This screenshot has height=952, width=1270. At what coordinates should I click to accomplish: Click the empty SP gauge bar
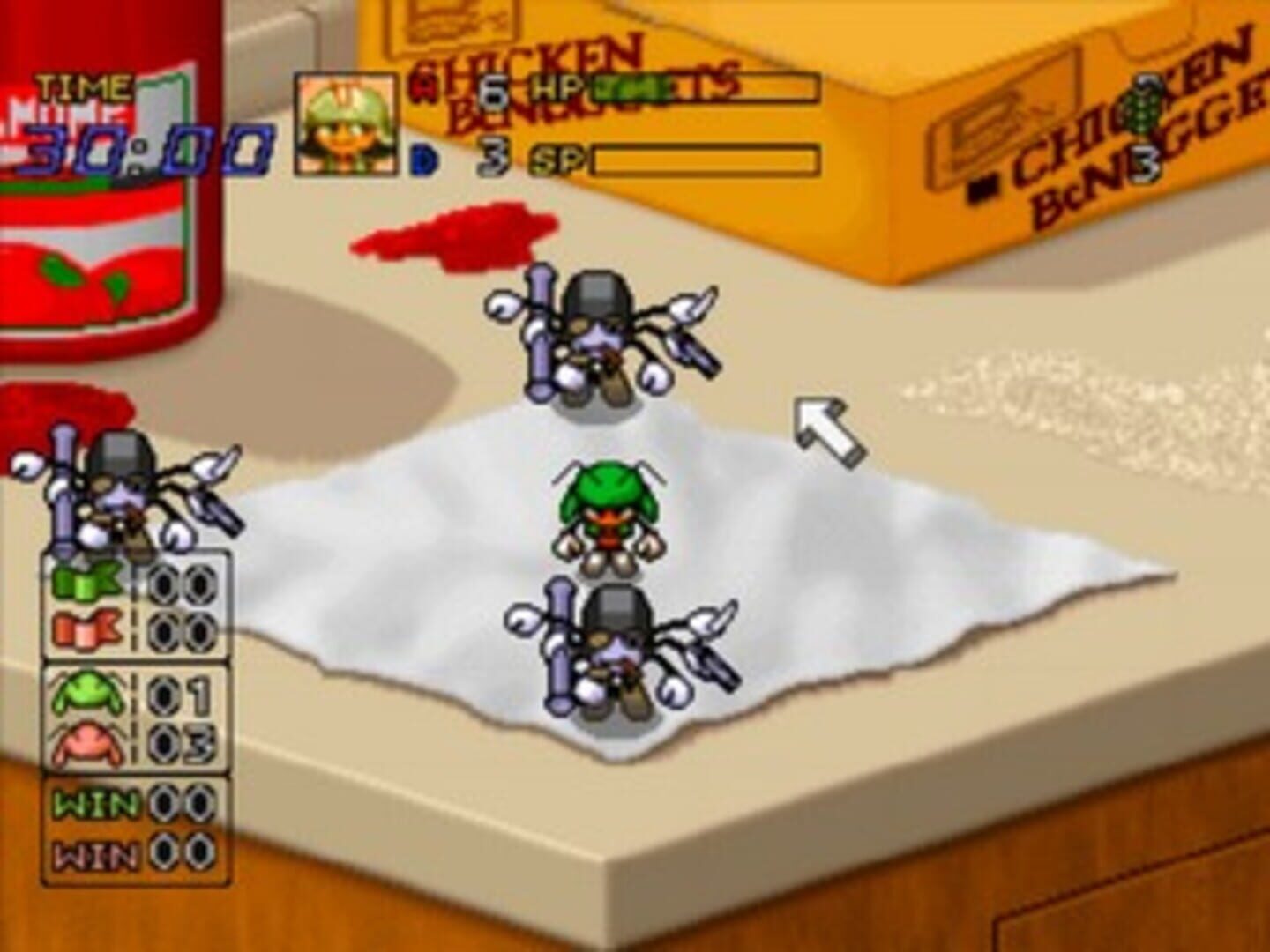tap(706, 160)
